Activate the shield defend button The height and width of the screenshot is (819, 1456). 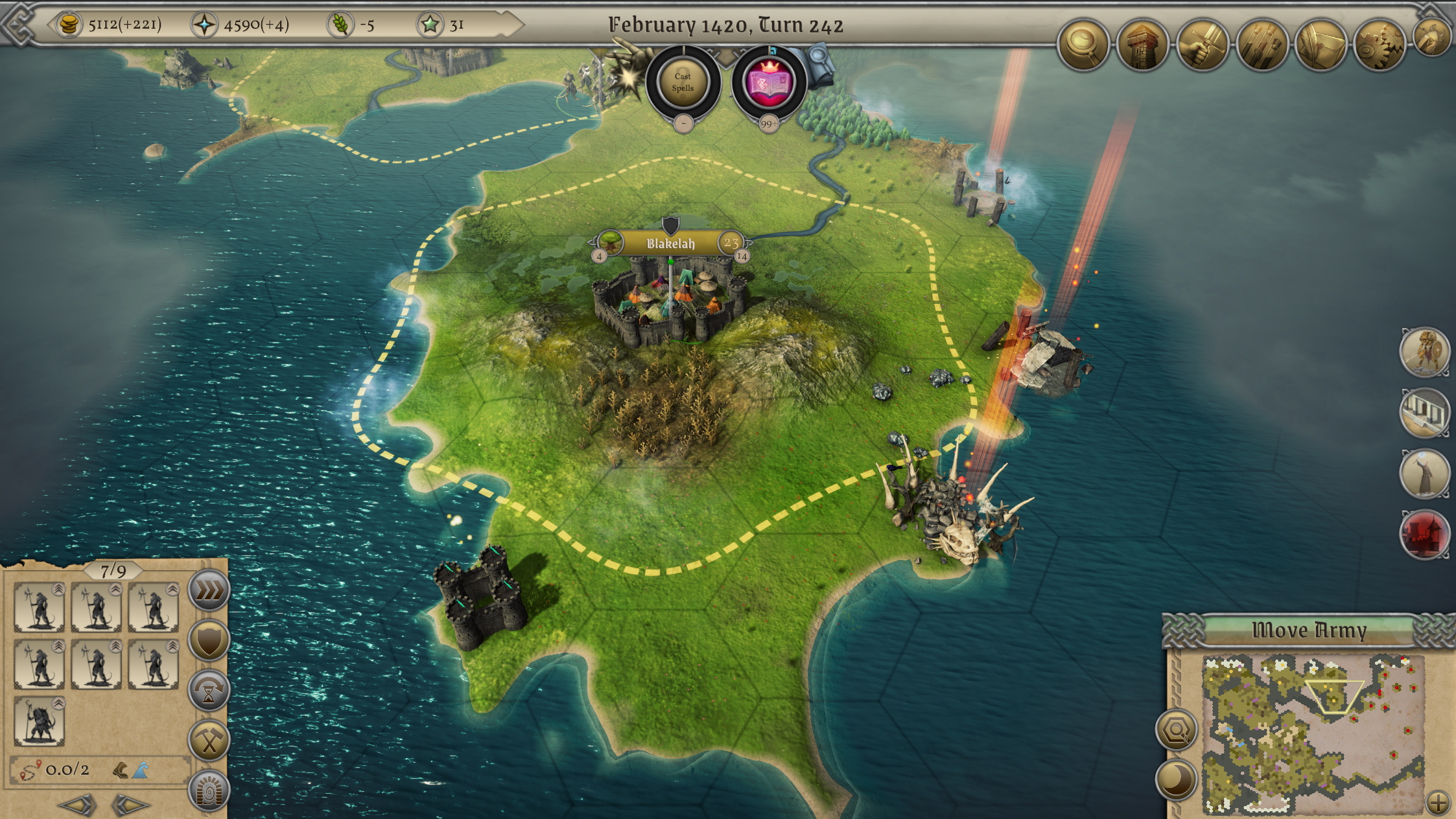click(209, 640)
